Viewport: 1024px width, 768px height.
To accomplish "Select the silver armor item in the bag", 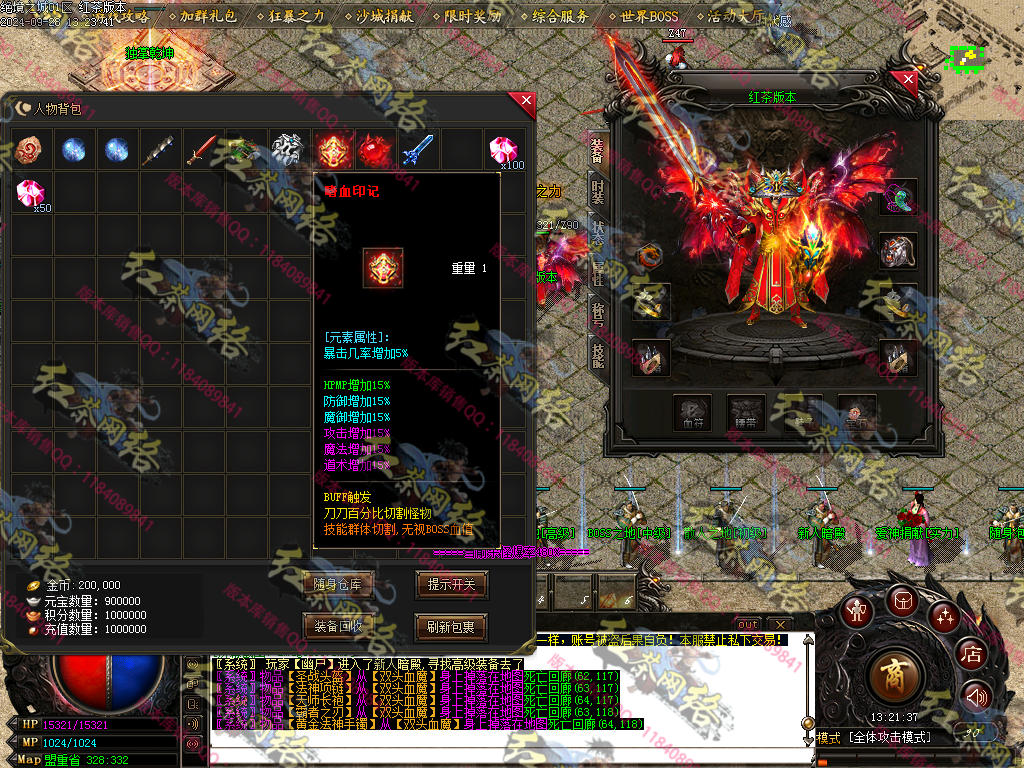I will (288, 151).
